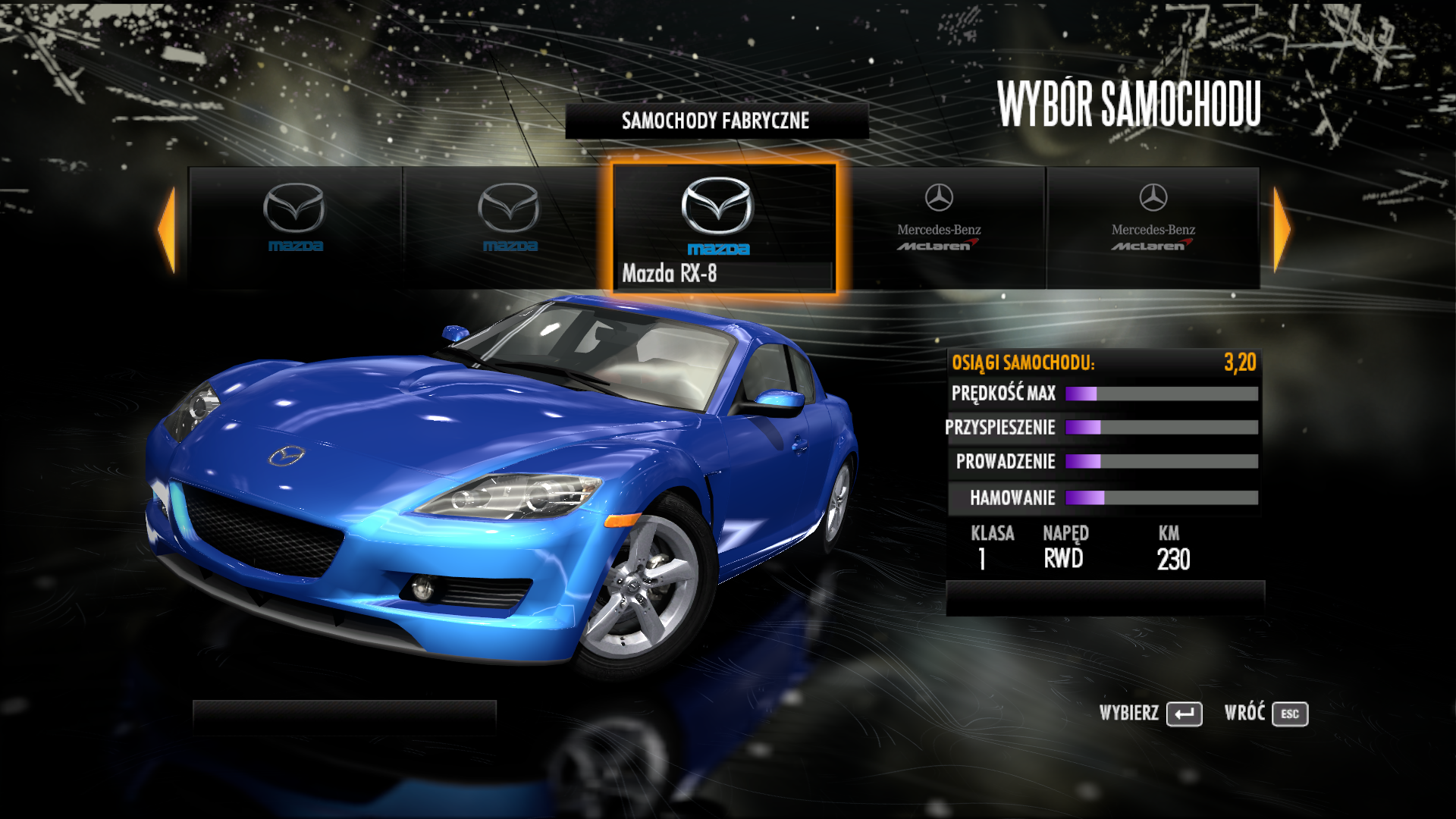The height and width of the screenshot is (819, 1456).
Task: Pick the Mazda tile adjacent to the RX-8
Action: (509, 227)
